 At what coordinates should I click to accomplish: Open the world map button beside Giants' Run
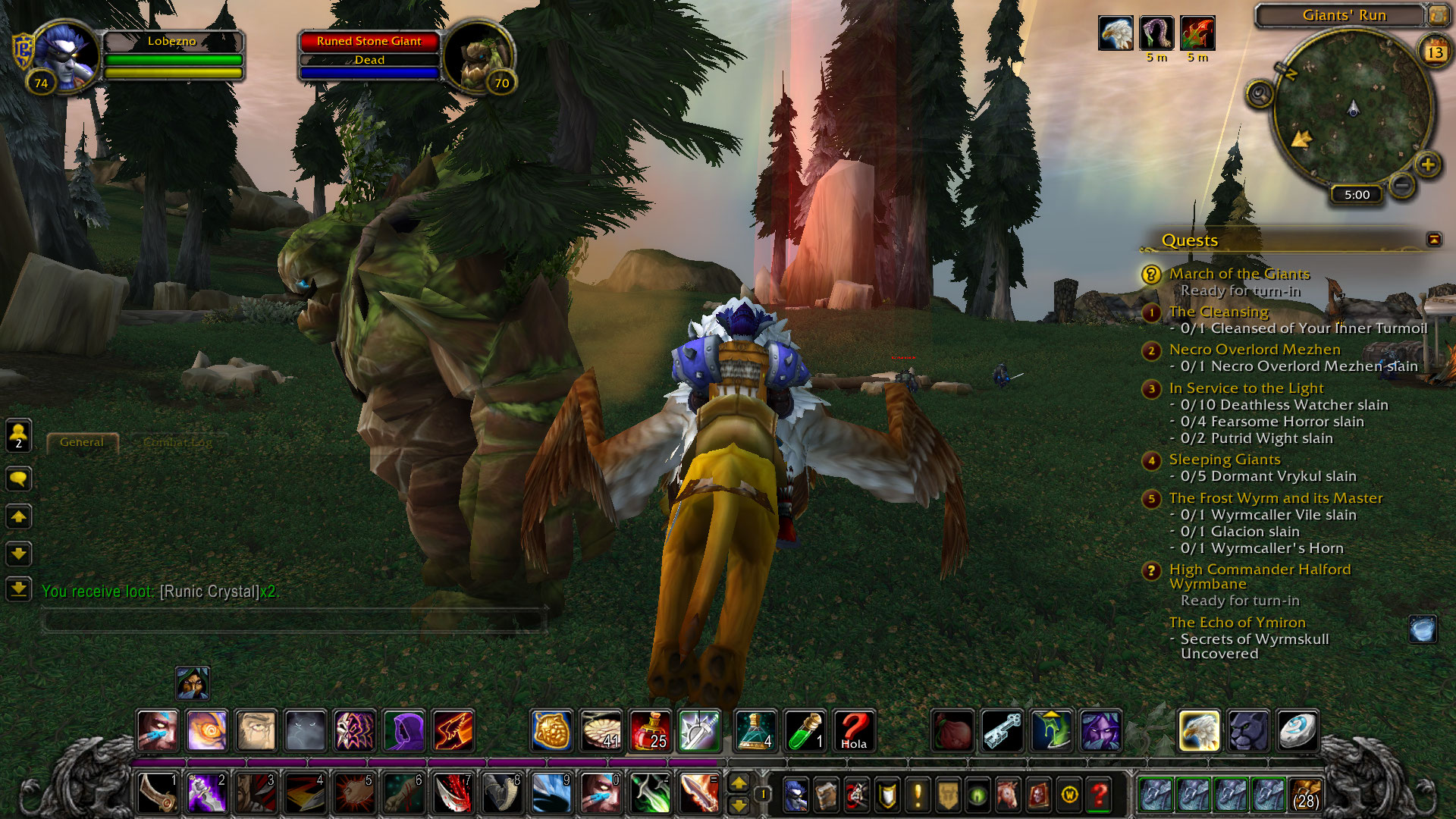pos(1438,14)
